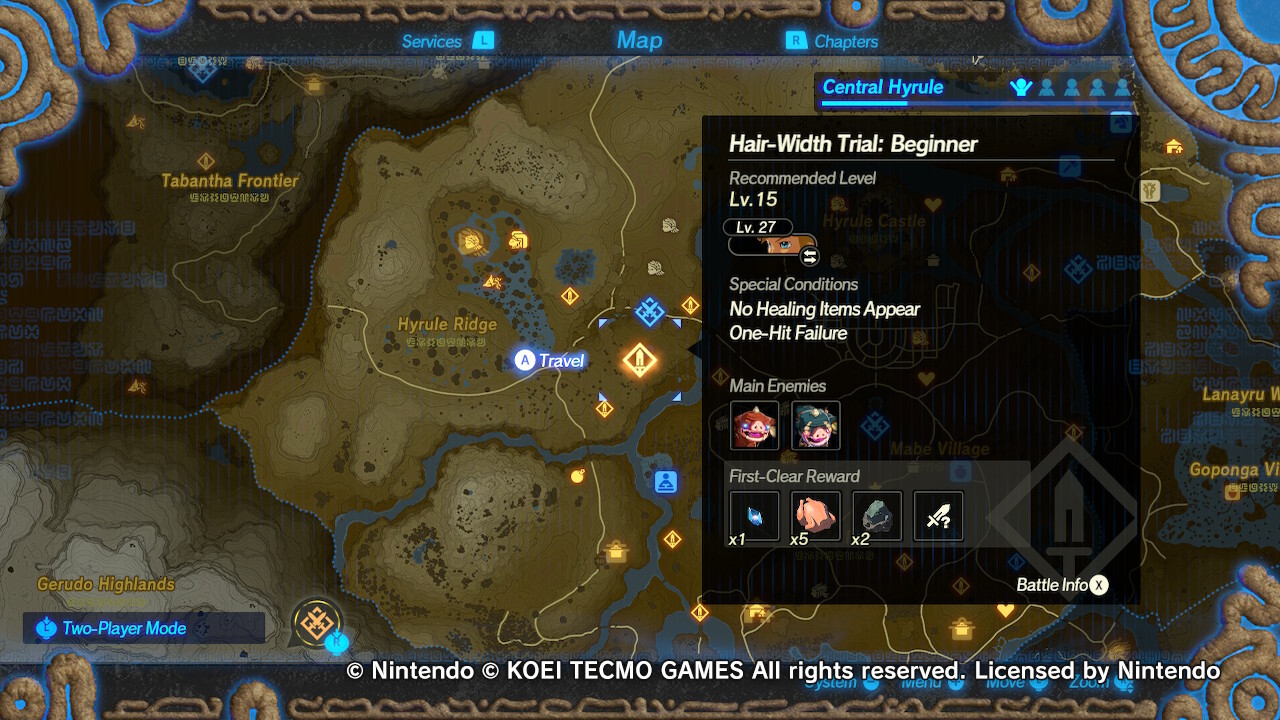Image resolution: width=1280 pixels, height=720 pixels.
Task: Toggle the Lv. 27 level swap arrows
Action: (809, 256)
